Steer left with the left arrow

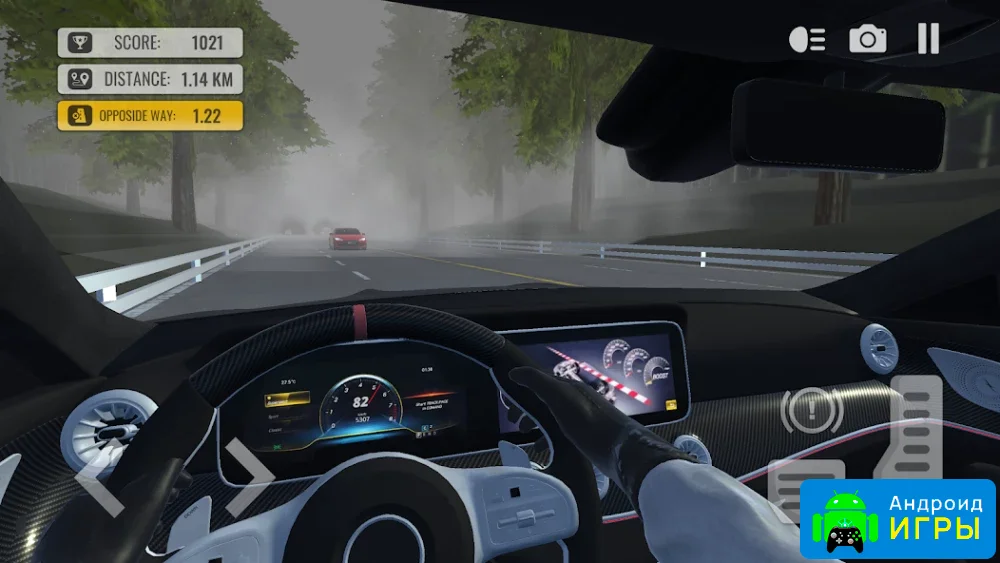[100, 475]
